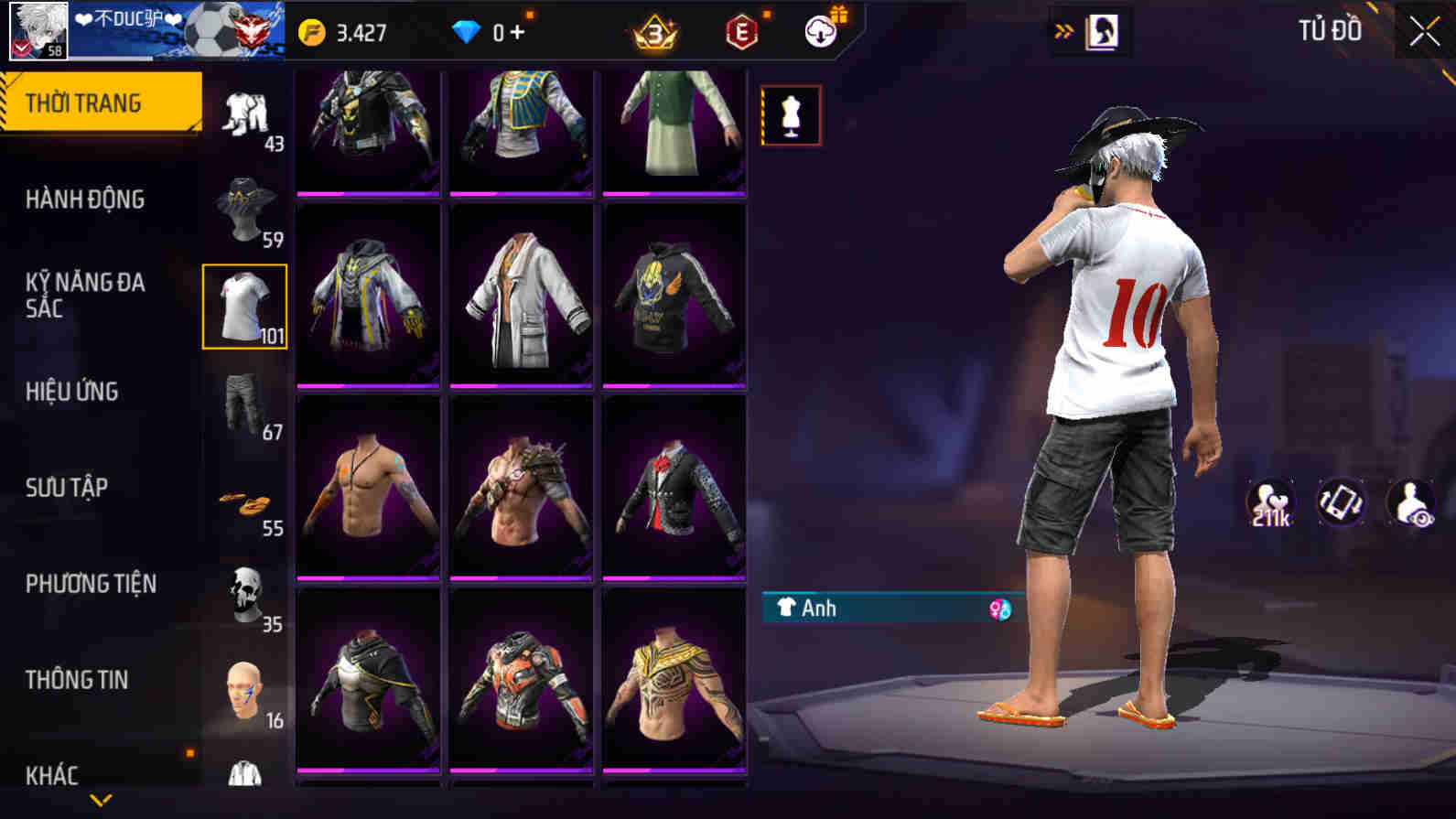The width and height of the screenshot is (1456, 819).
Task: Select the PHƯƠNG TIỆN menu item
Action: 89,584
